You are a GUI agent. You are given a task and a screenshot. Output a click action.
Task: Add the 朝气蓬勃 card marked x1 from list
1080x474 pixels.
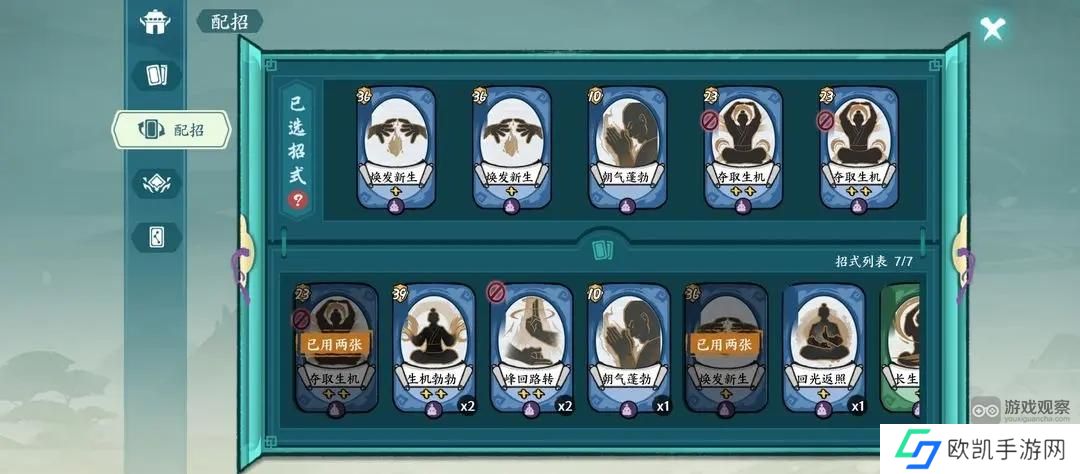(627, 348)
